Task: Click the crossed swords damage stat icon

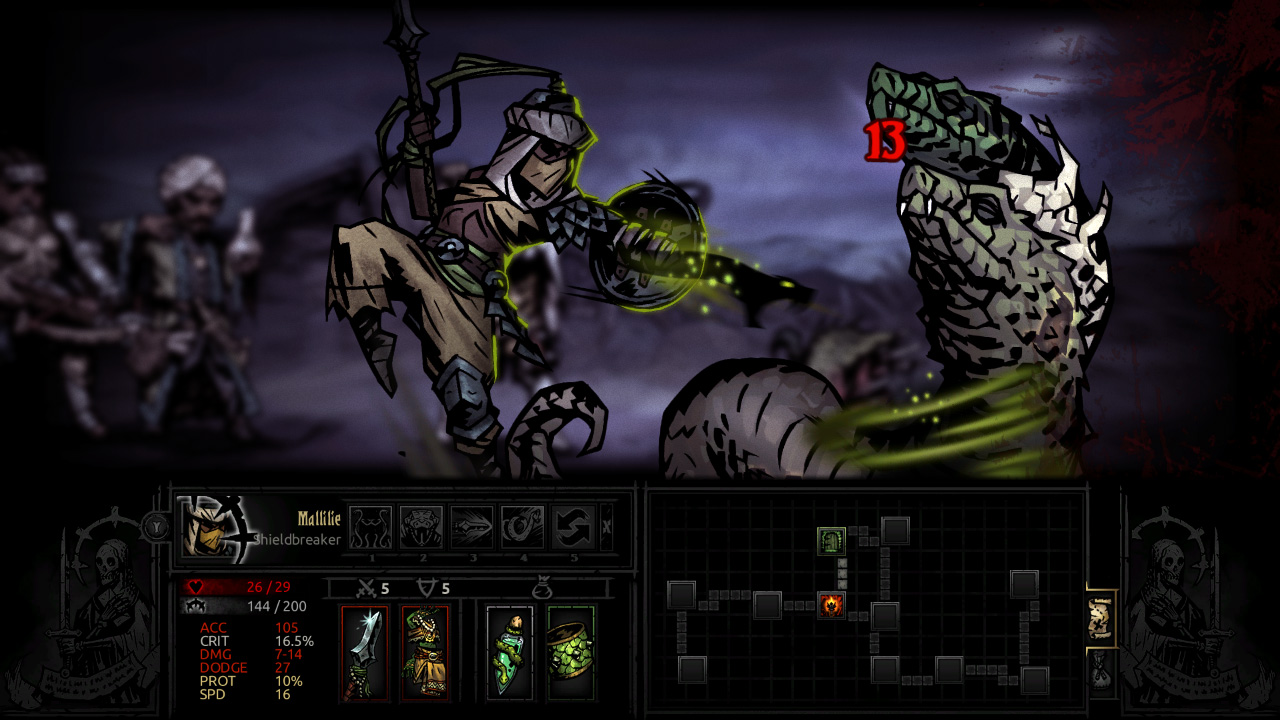Action: [366, 588]
